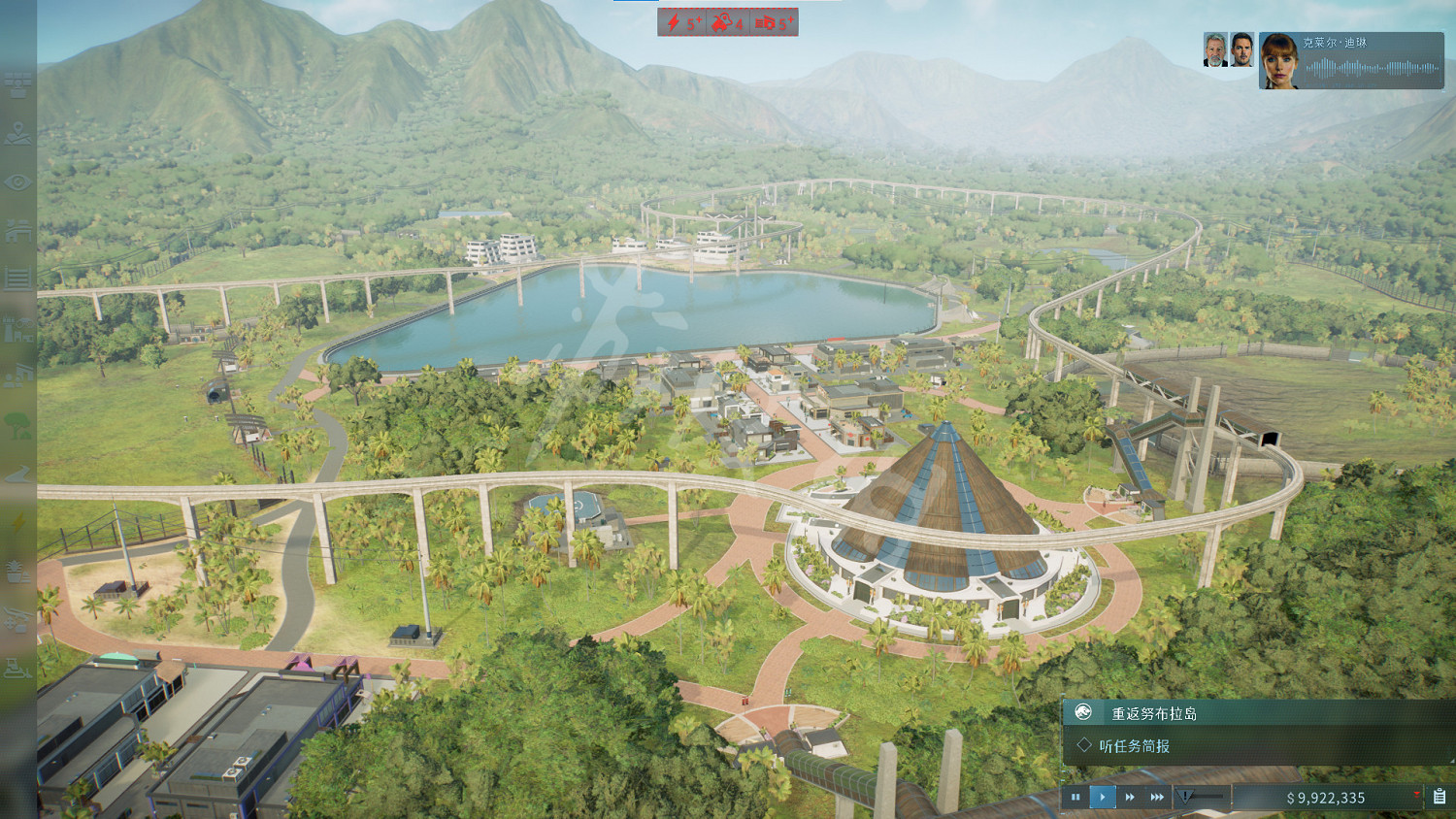Switch to triple fast-forward speed
This screenshot has width=1456, height=819.
(1157, 797)
